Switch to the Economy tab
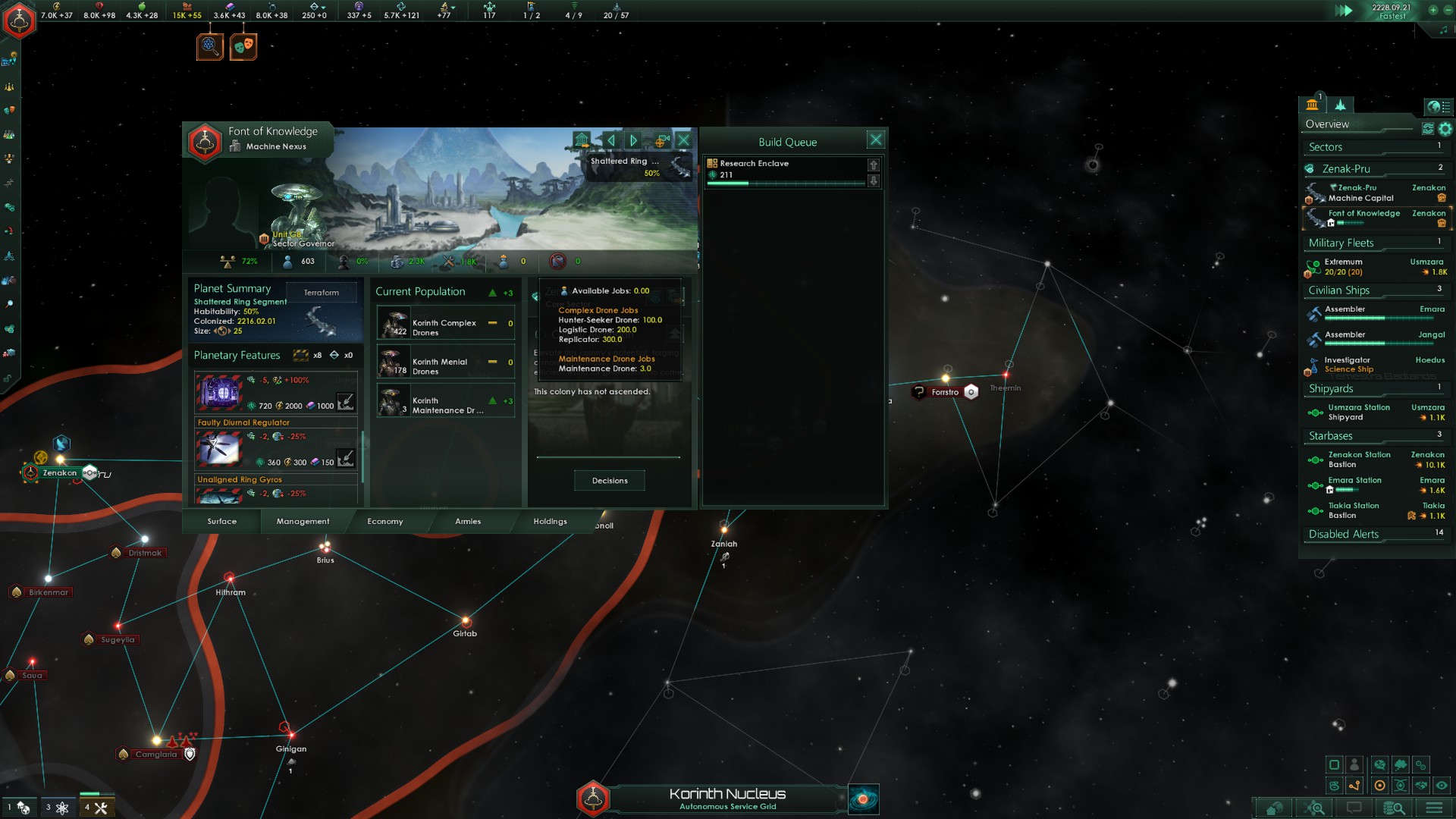1456x819 pixels. [385, 522]
